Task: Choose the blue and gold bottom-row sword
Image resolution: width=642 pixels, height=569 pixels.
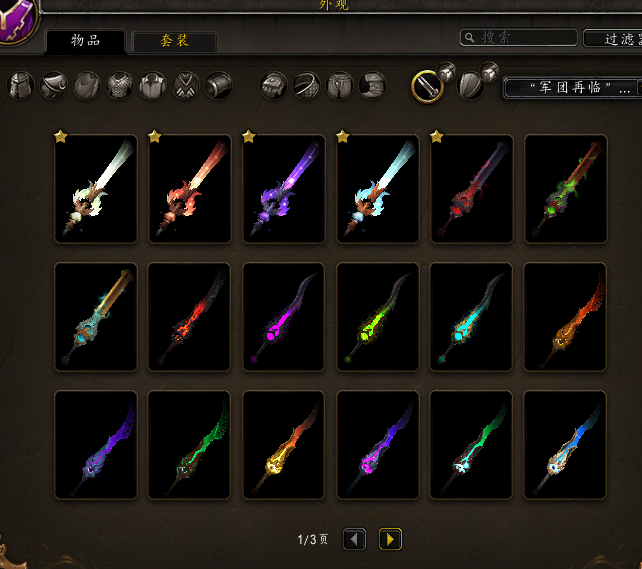Action: 565,445
